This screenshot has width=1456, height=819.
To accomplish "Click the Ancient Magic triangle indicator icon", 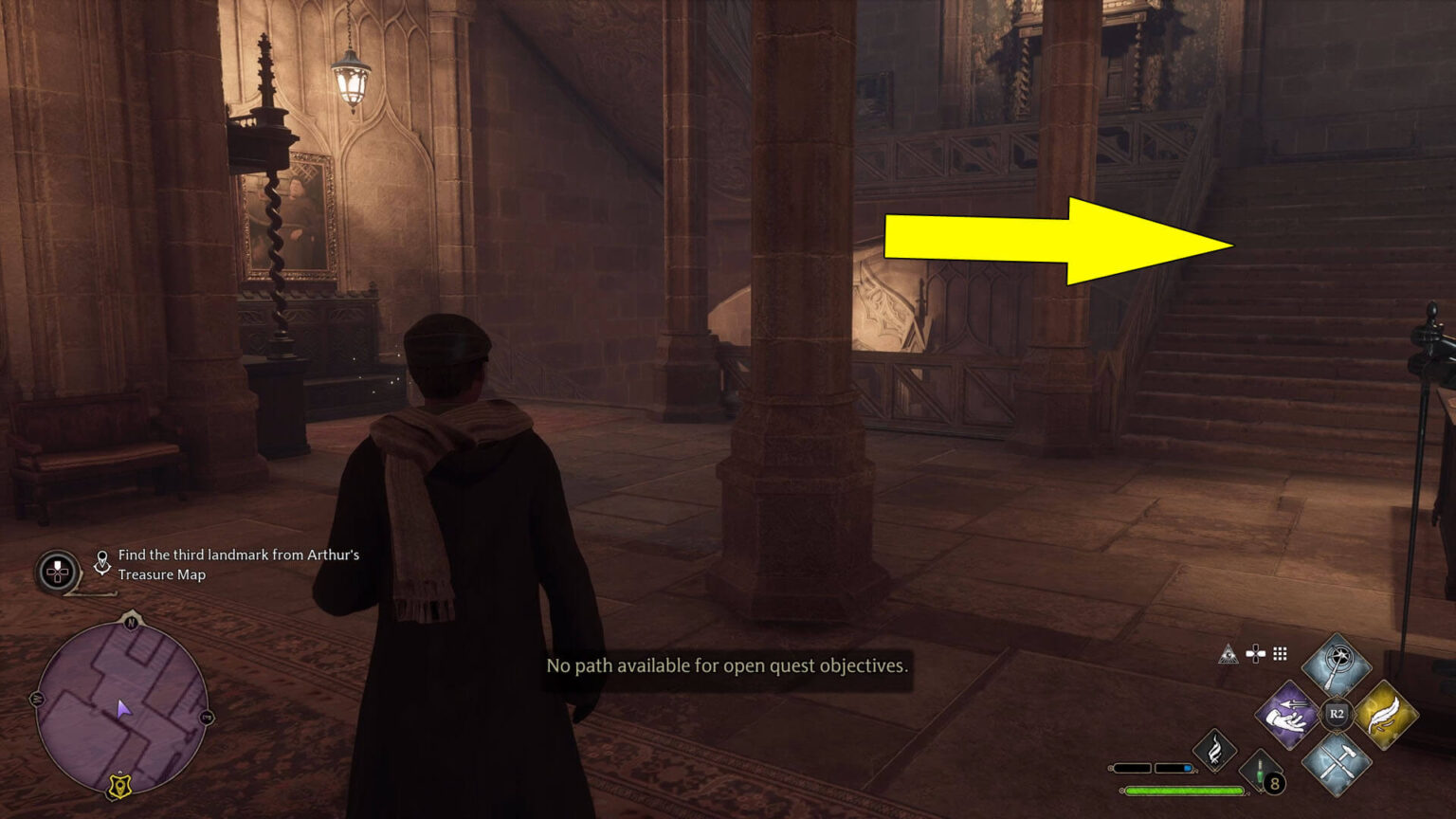I will (1228, 655).
